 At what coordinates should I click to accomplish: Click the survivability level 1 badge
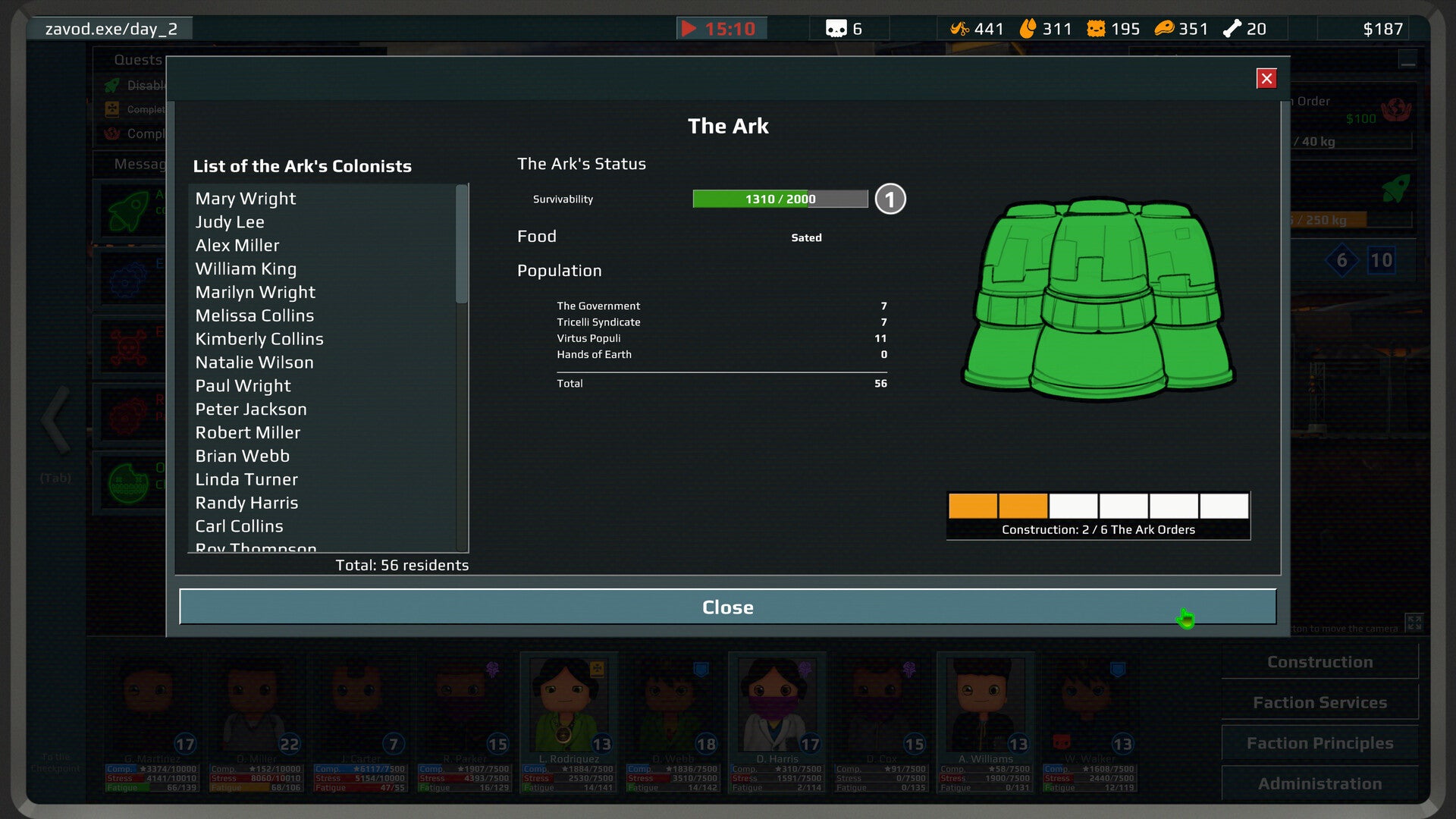(890, 199)
